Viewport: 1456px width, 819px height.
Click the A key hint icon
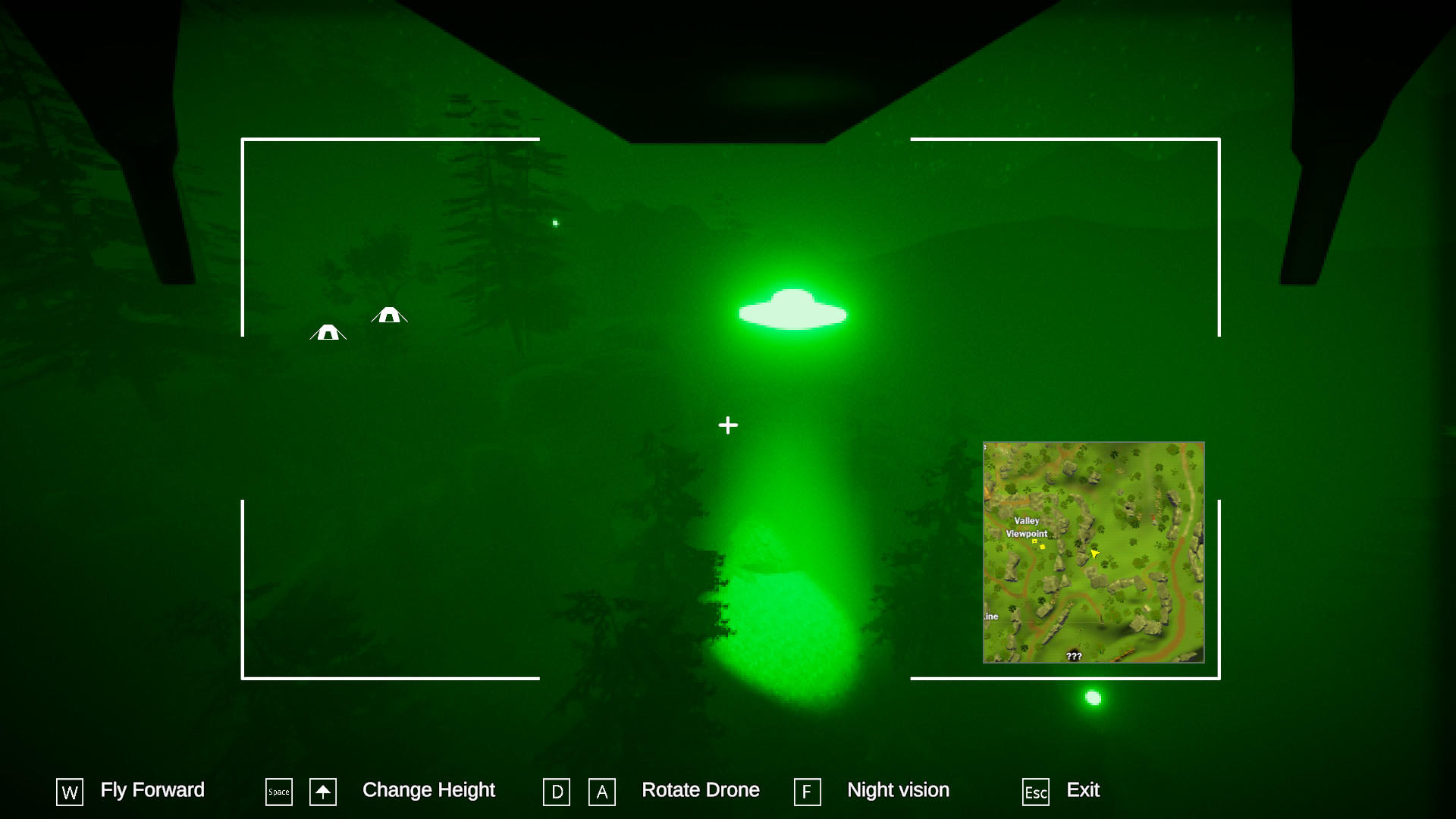point(601,792)
